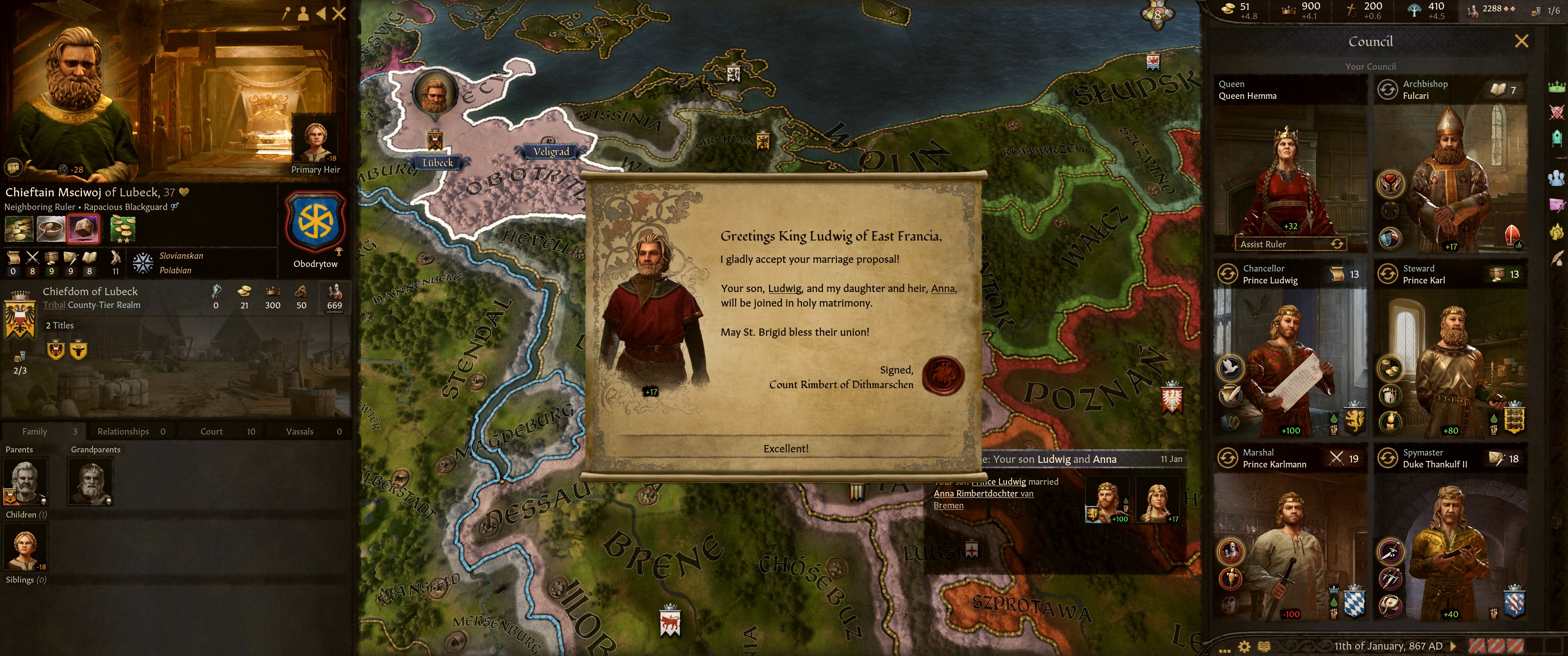This screenshot has height=656, width=1568.
Task: Replace the Steward Prince Karl
Action: [1387, 274]
